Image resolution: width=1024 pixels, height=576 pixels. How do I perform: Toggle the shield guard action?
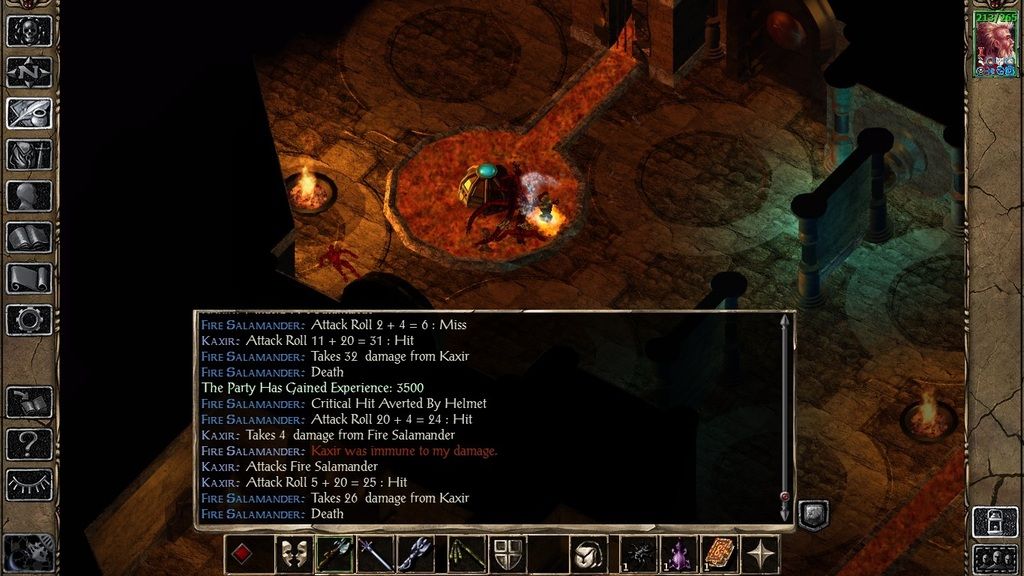pyautogui.click(x=505, y=554)
